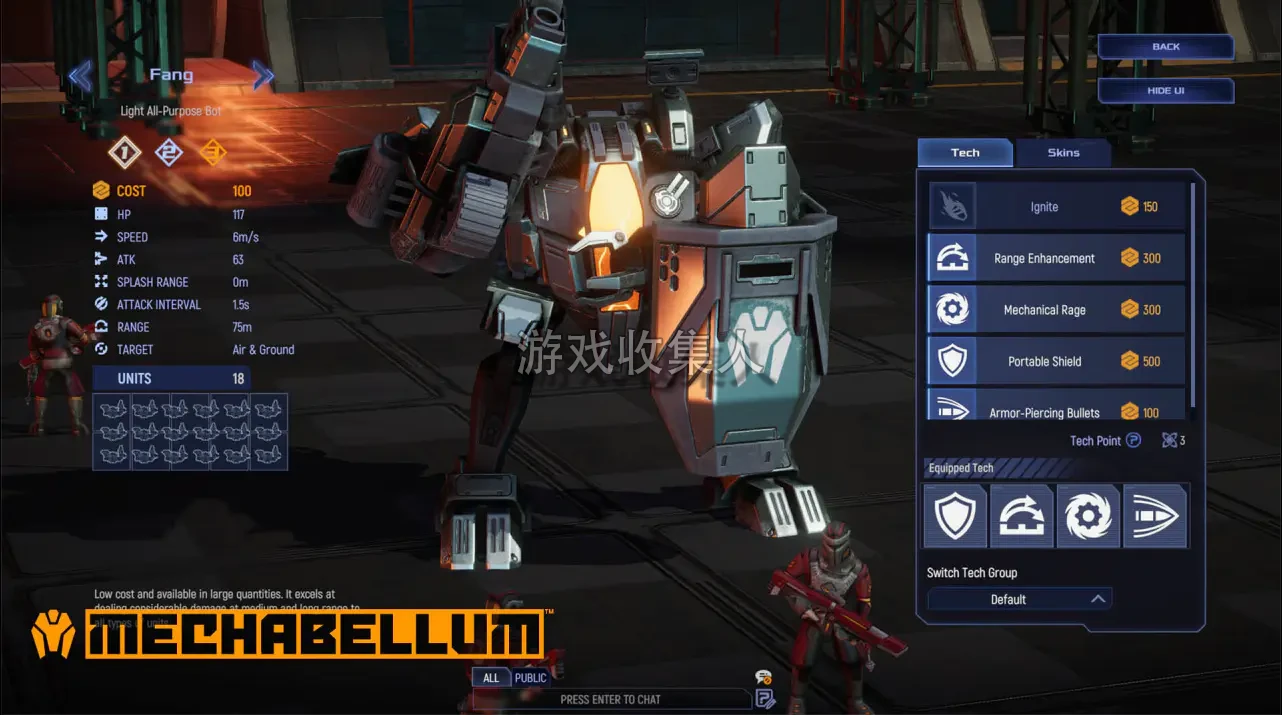Click the equipped sawblade rage tech icon

tap(1088, 516)
